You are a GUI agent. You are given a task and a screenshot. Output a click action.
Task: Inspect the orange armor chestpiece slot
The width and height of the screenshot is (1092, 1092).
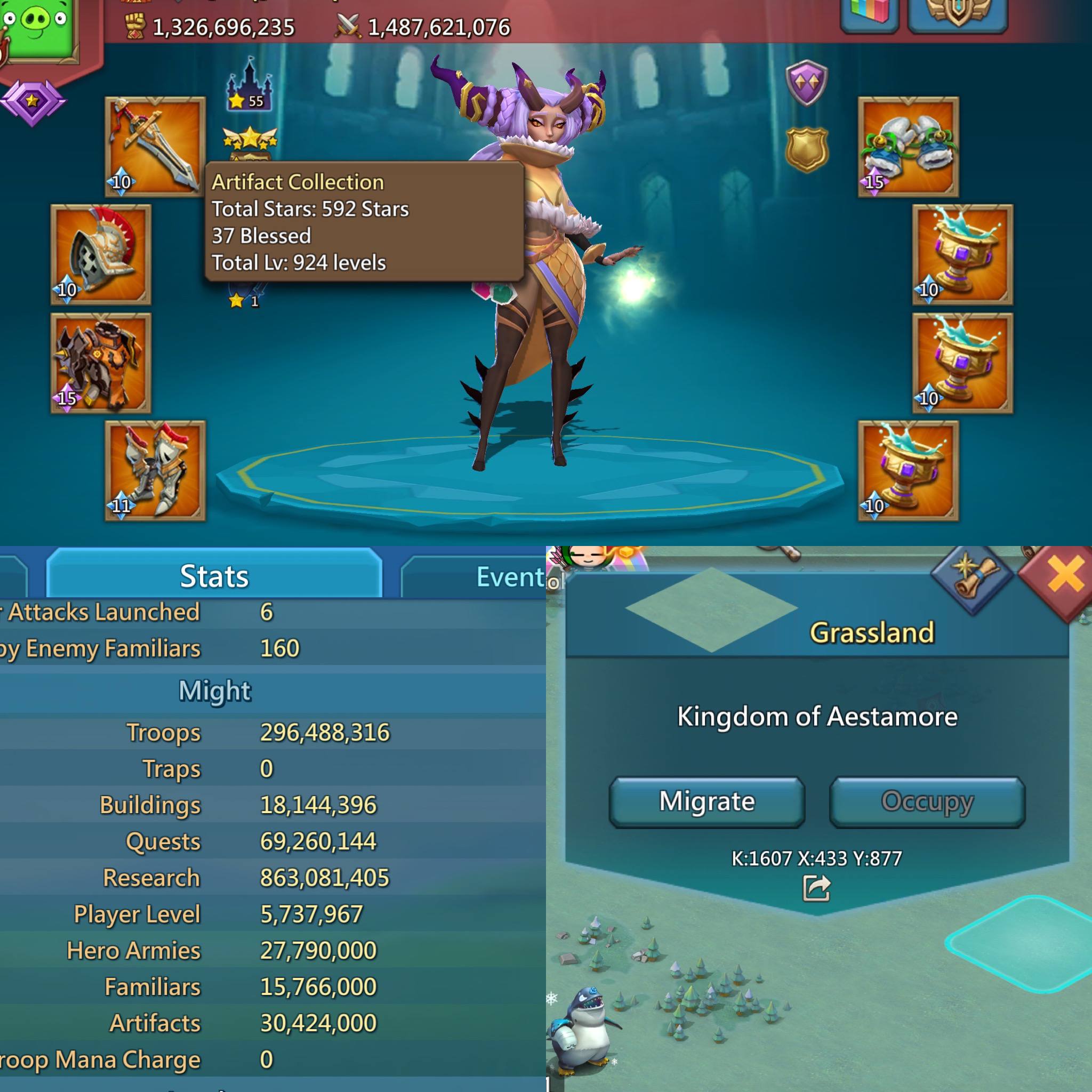101,363
